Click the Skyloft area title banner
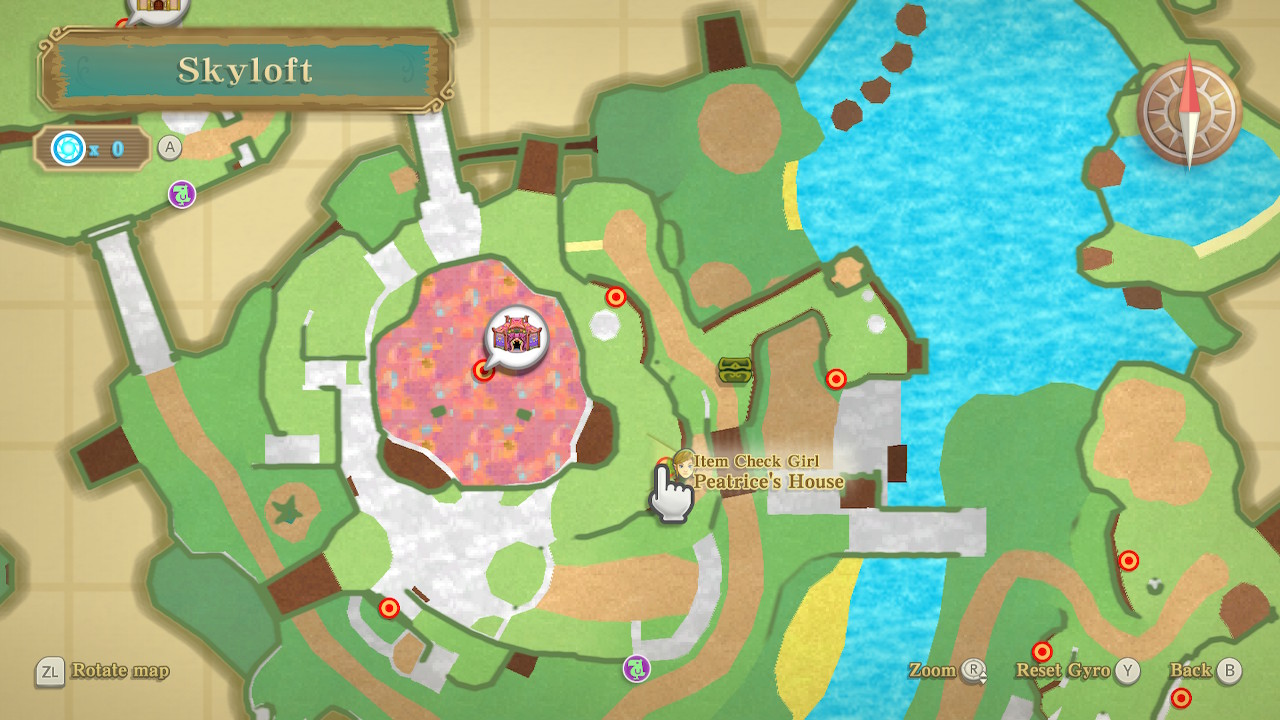The width and height of the screenshot is (1280, 720). click(245, 70)
